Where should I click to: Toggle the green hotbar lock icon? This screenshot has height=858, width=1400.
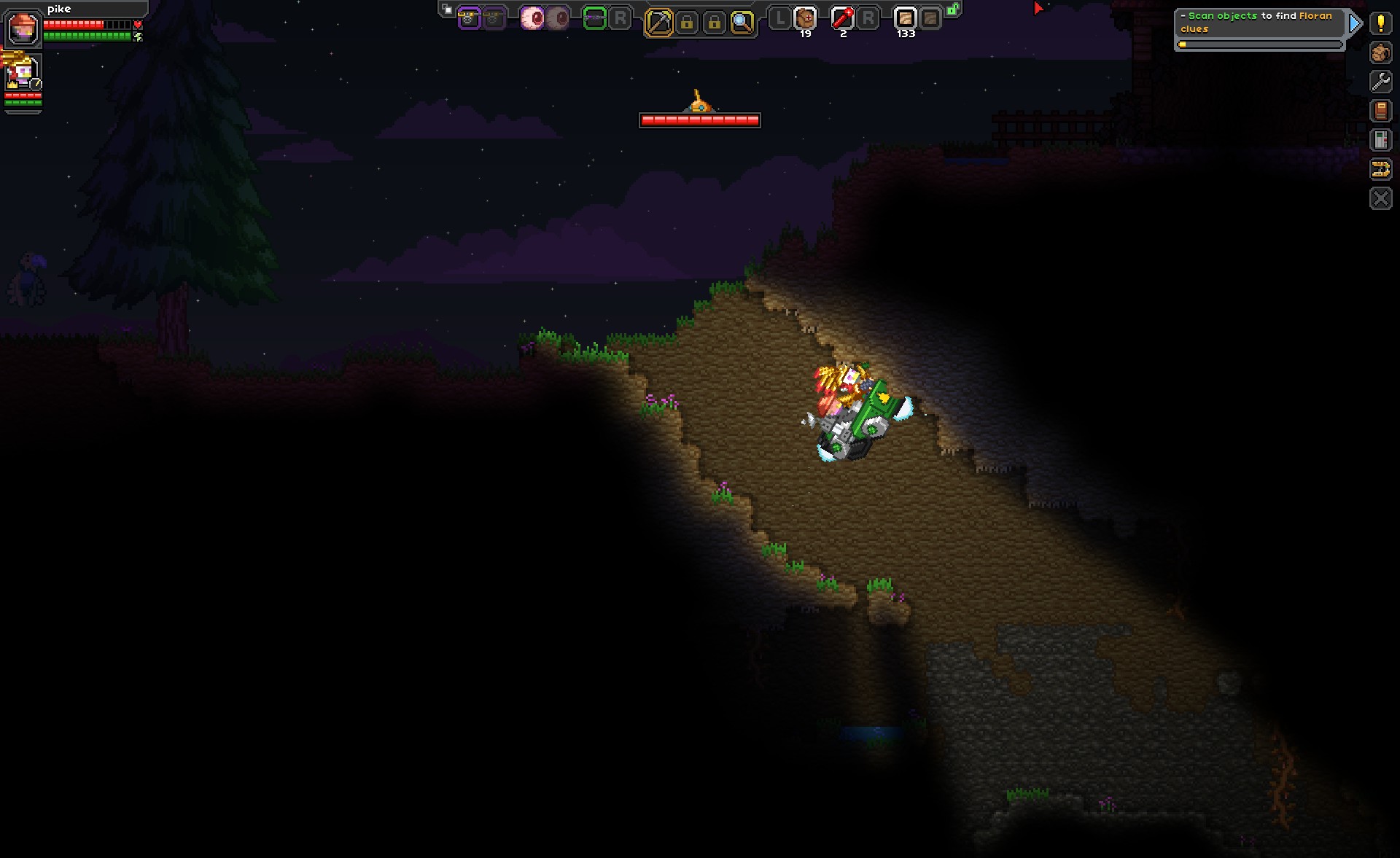pyautogui.click(x=953, y=9)
